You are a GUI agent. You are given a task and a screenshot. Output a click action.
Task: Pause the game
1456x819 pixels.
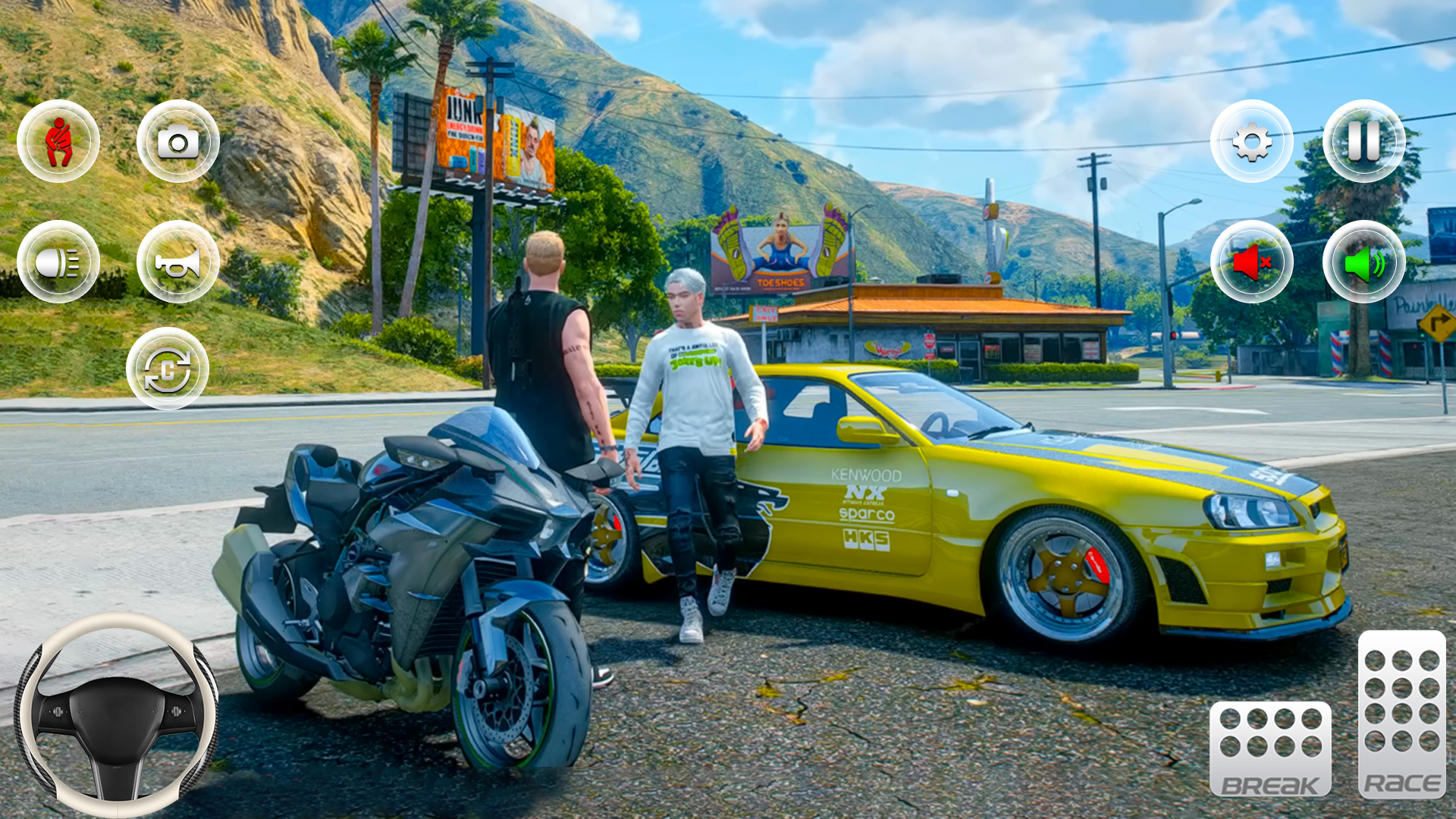coord(1363,140)
